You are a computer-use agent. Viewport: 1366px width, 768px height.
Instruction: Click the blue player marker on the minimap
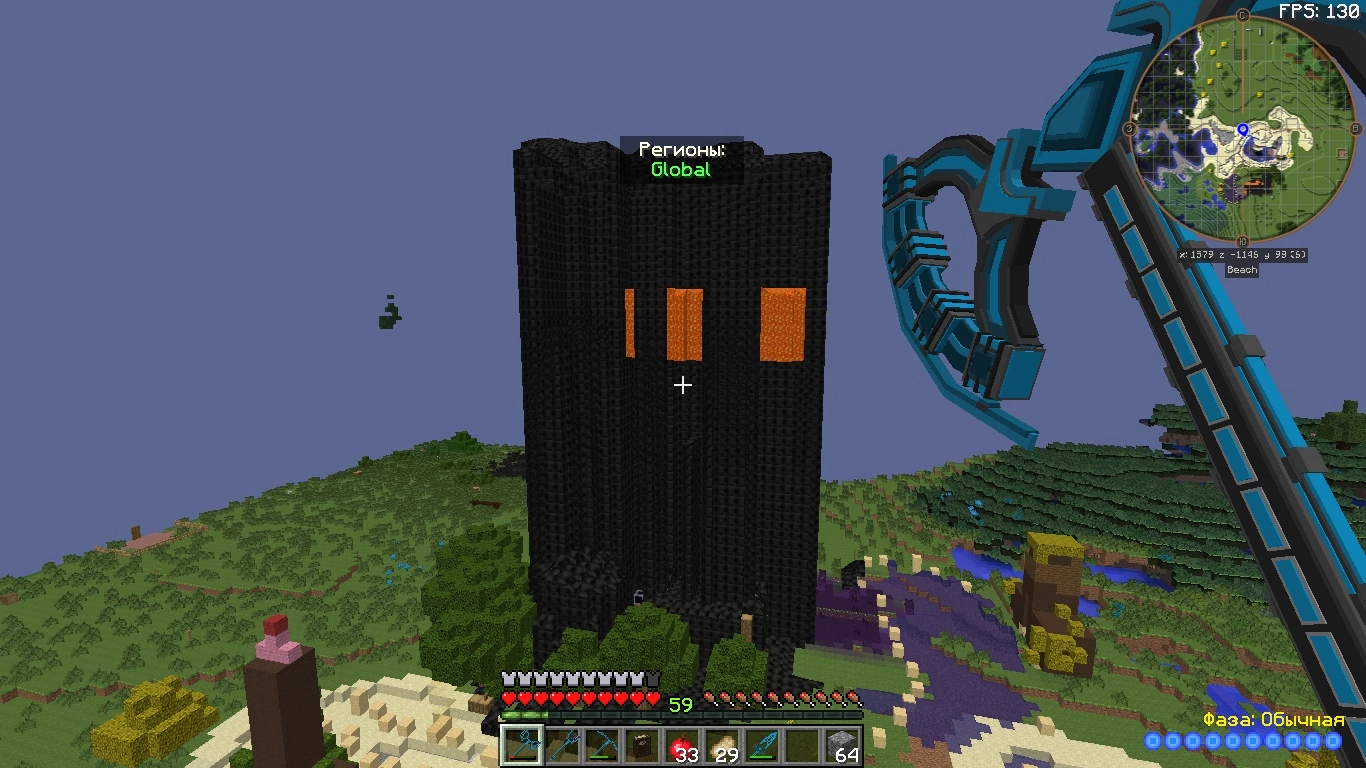click(1243, 130)
